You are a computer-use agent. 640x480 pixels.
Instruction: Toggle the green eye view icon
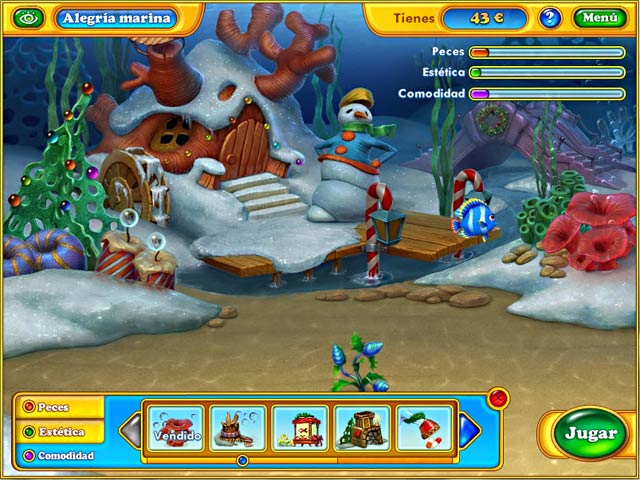(28, 18)
